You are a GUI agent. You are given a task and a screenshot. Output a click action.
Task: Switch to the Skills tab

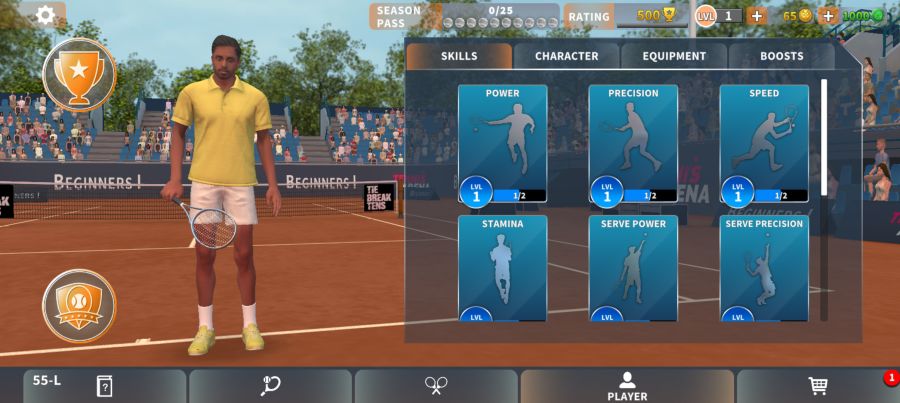click(x=459, y=56)
